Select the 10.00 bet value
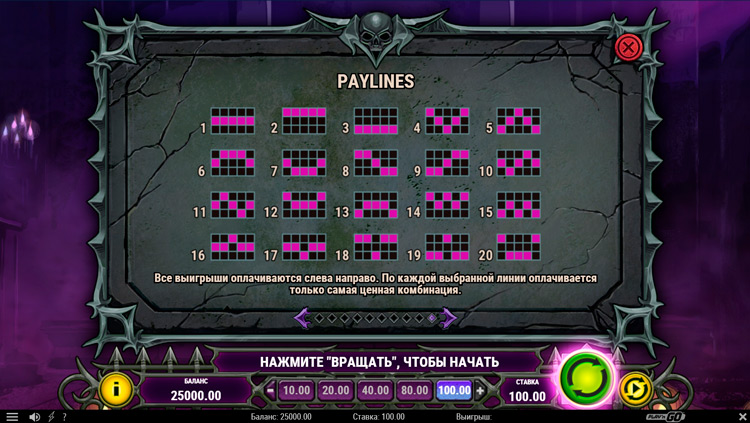This screenshot has width=750, height=423. (x=296, y=391)
